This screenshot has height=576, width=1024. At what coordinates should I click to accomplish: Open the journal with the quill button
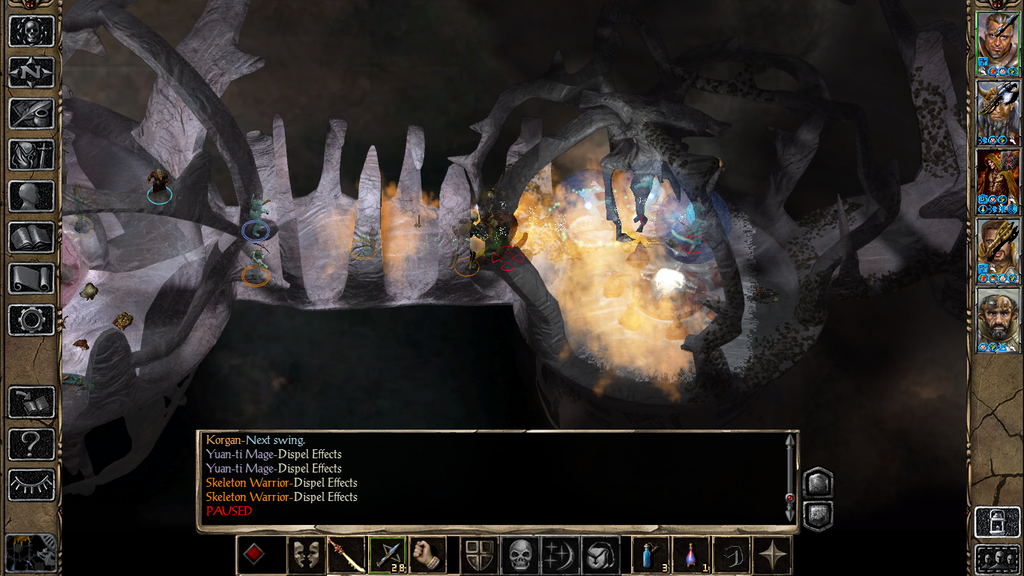(x=31, y=113)
